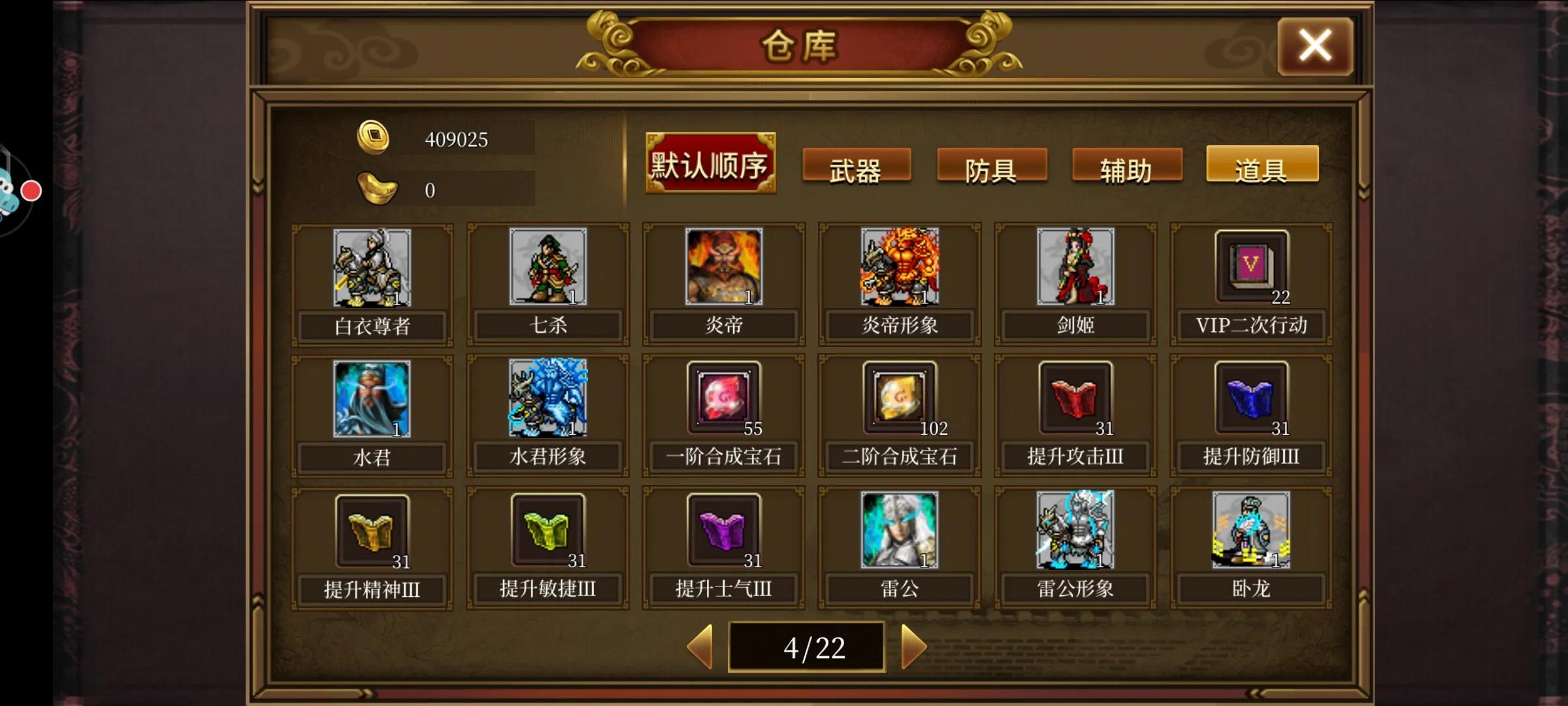Open the 水君 character portrait
This screenshot has height=706, width=1568.
(371, 399)
